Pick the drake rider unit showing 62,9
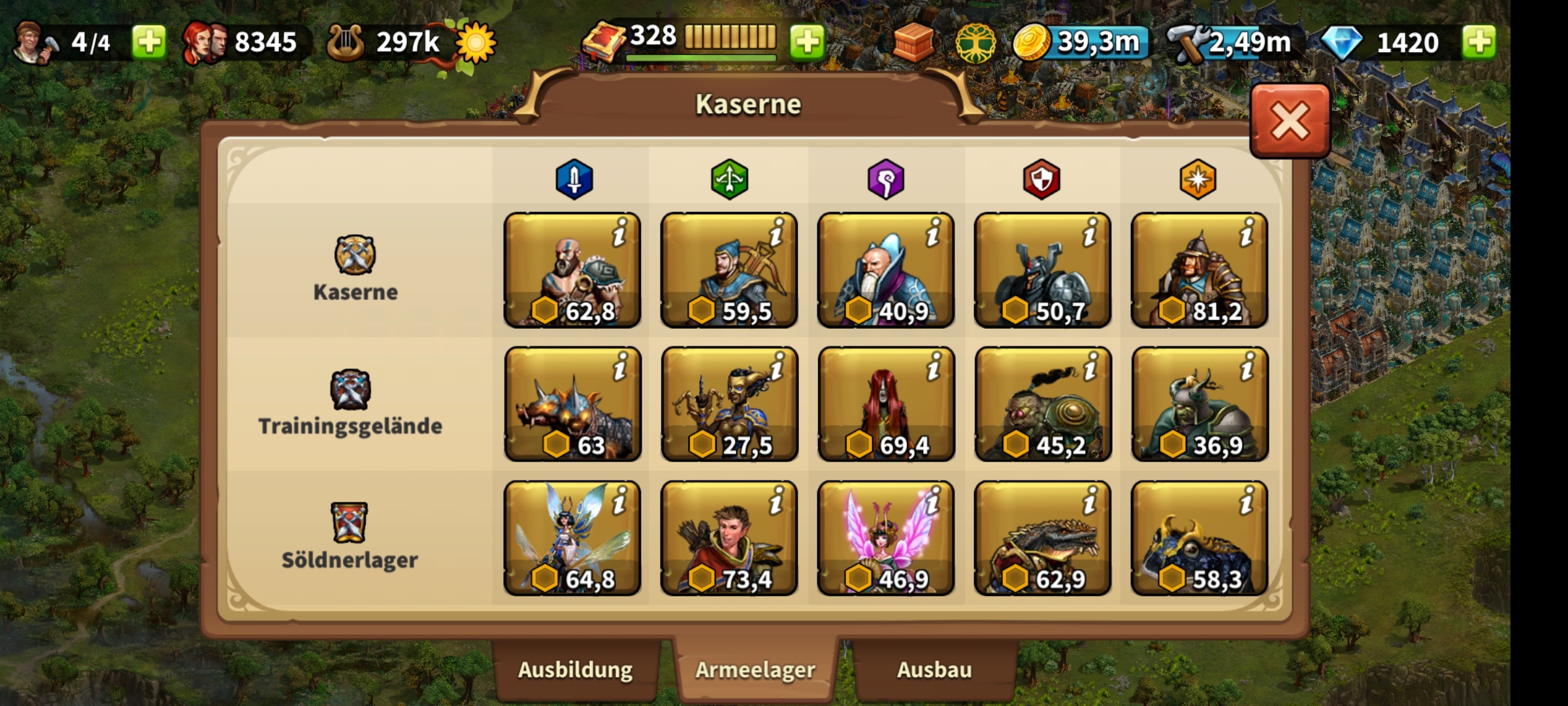The height and width of the screenshot is (706, 1568). click(x=1043, y=538)
